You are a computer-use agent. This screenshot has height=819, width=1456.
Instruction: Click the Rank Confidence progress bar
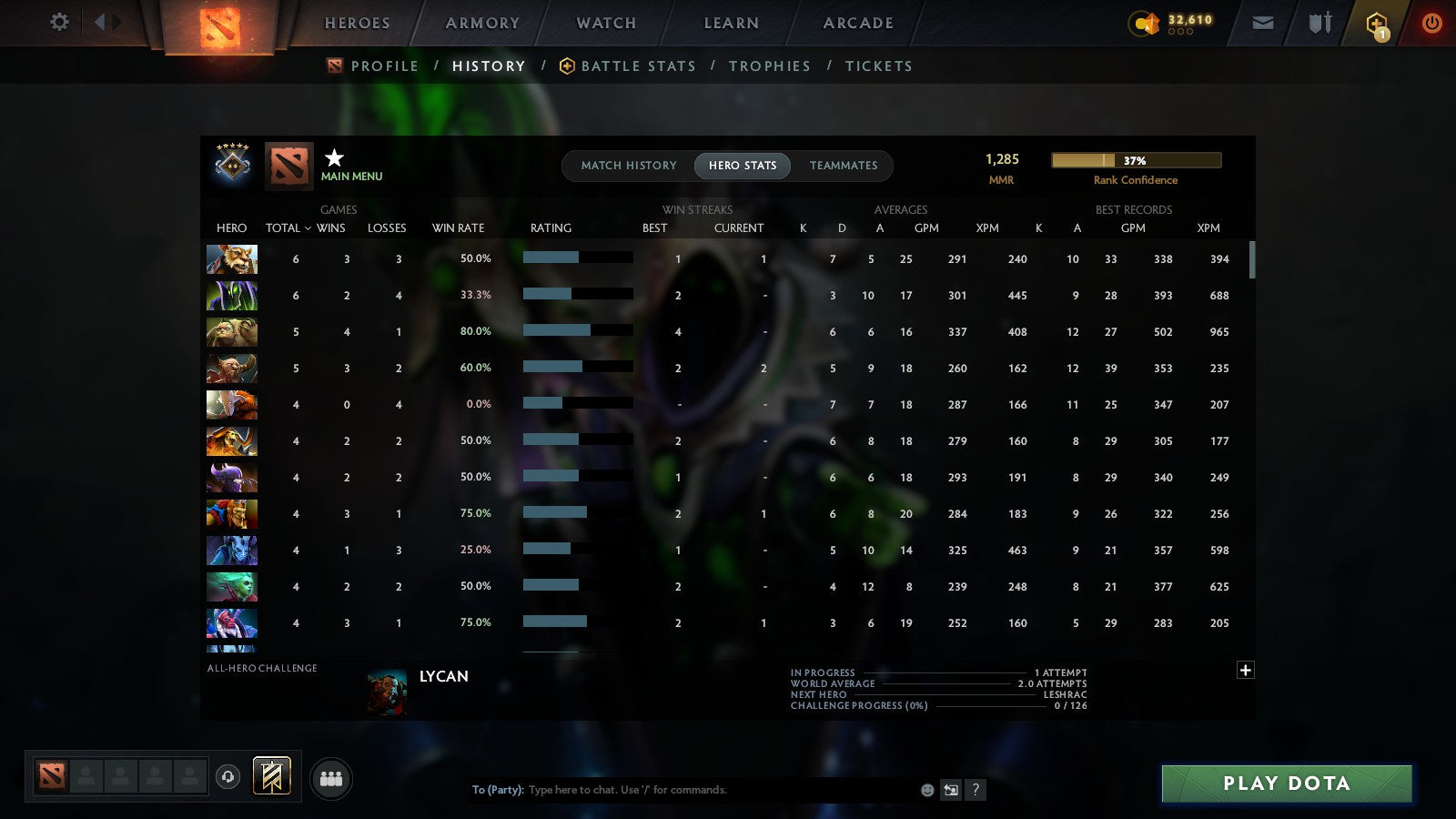(1137, 159)
